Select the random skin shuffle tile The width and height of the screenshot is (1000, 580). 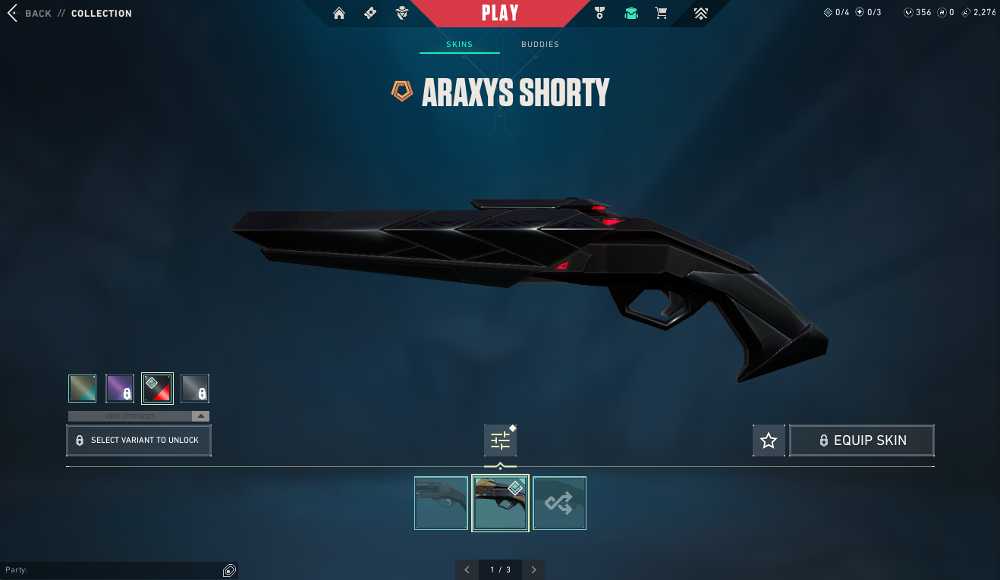click(x=560, y=503)
